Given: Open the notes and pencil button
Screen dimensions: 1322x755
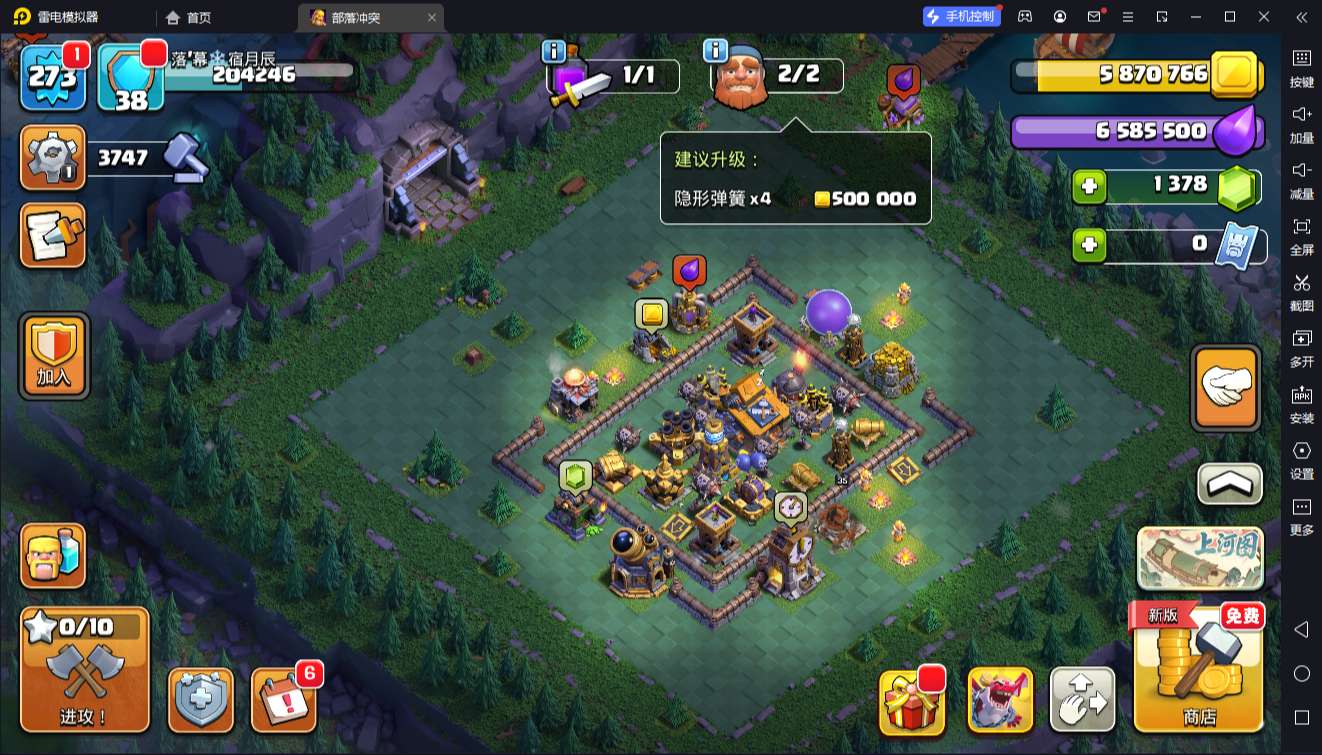Looking at the screenshot, I should (x=52, y=236).
